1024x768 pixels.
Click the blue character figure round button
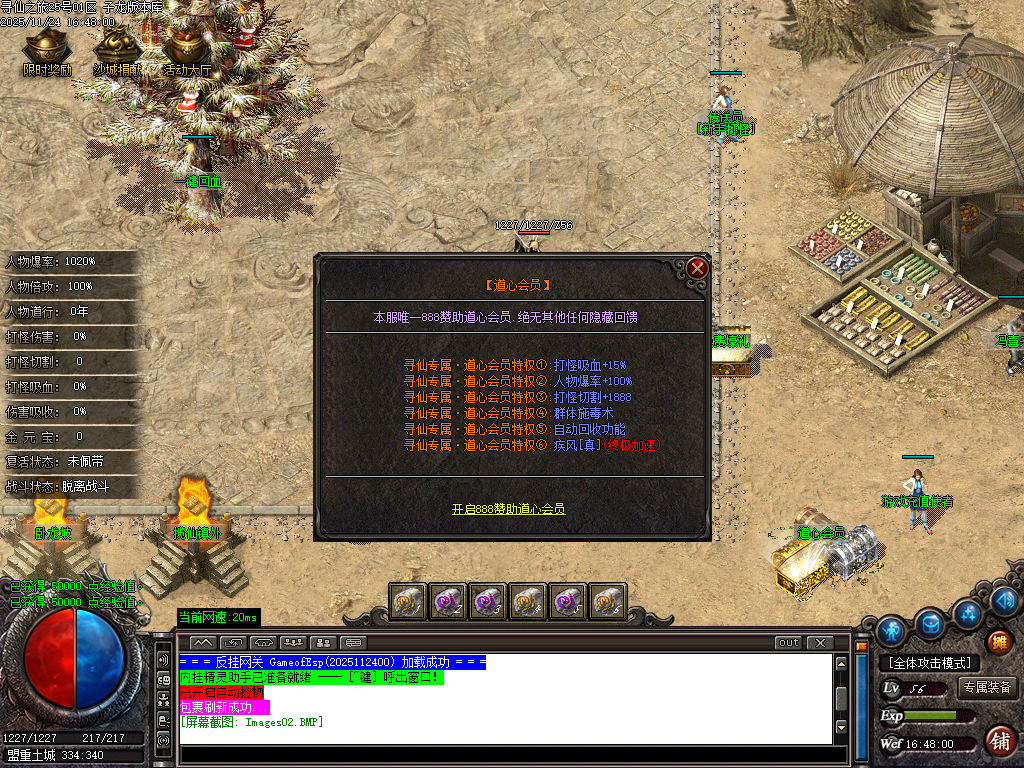pos(891,631)
